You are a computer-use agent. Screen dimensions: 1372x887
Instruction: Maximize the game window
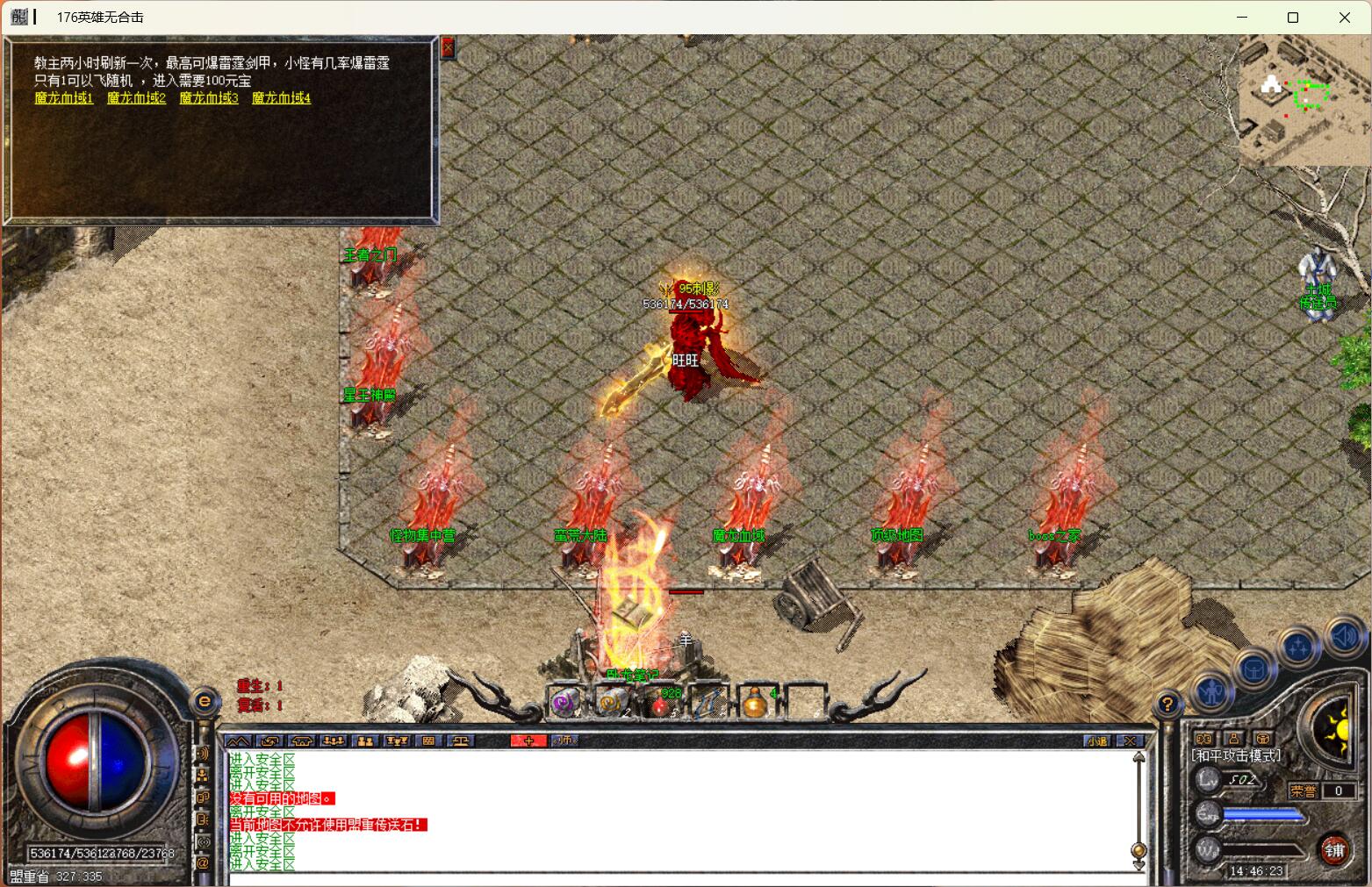pos(1292,18)
